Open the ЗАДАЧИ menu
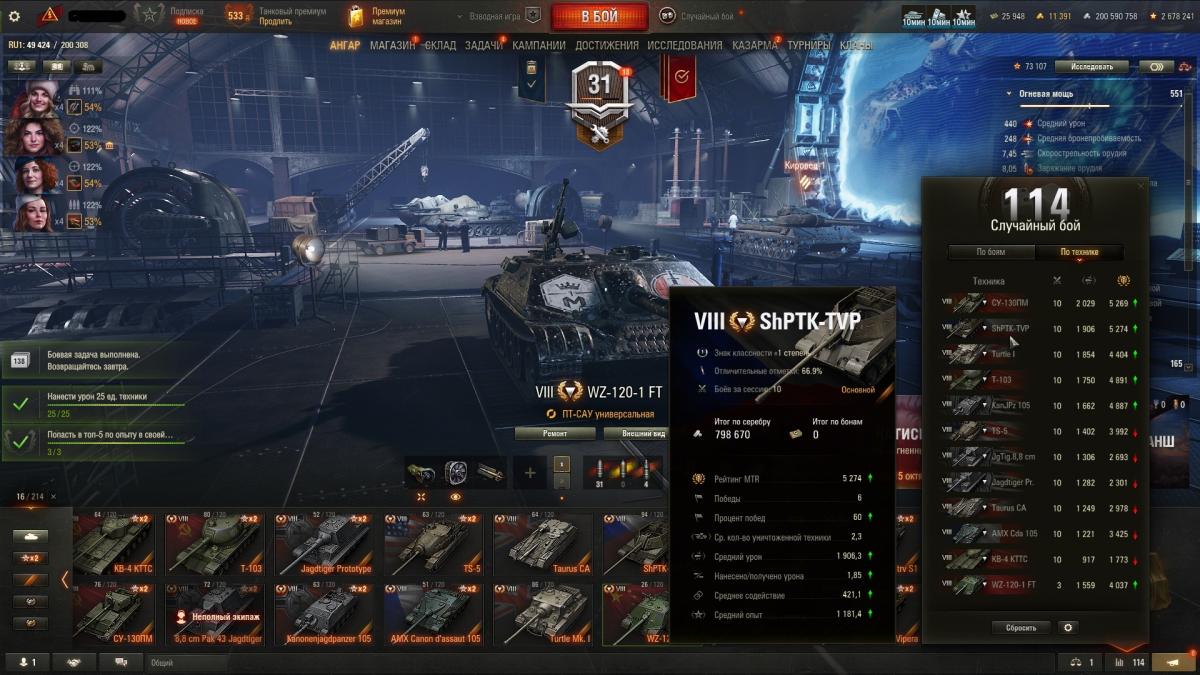The image size is (1200, 675). [484, 45]
